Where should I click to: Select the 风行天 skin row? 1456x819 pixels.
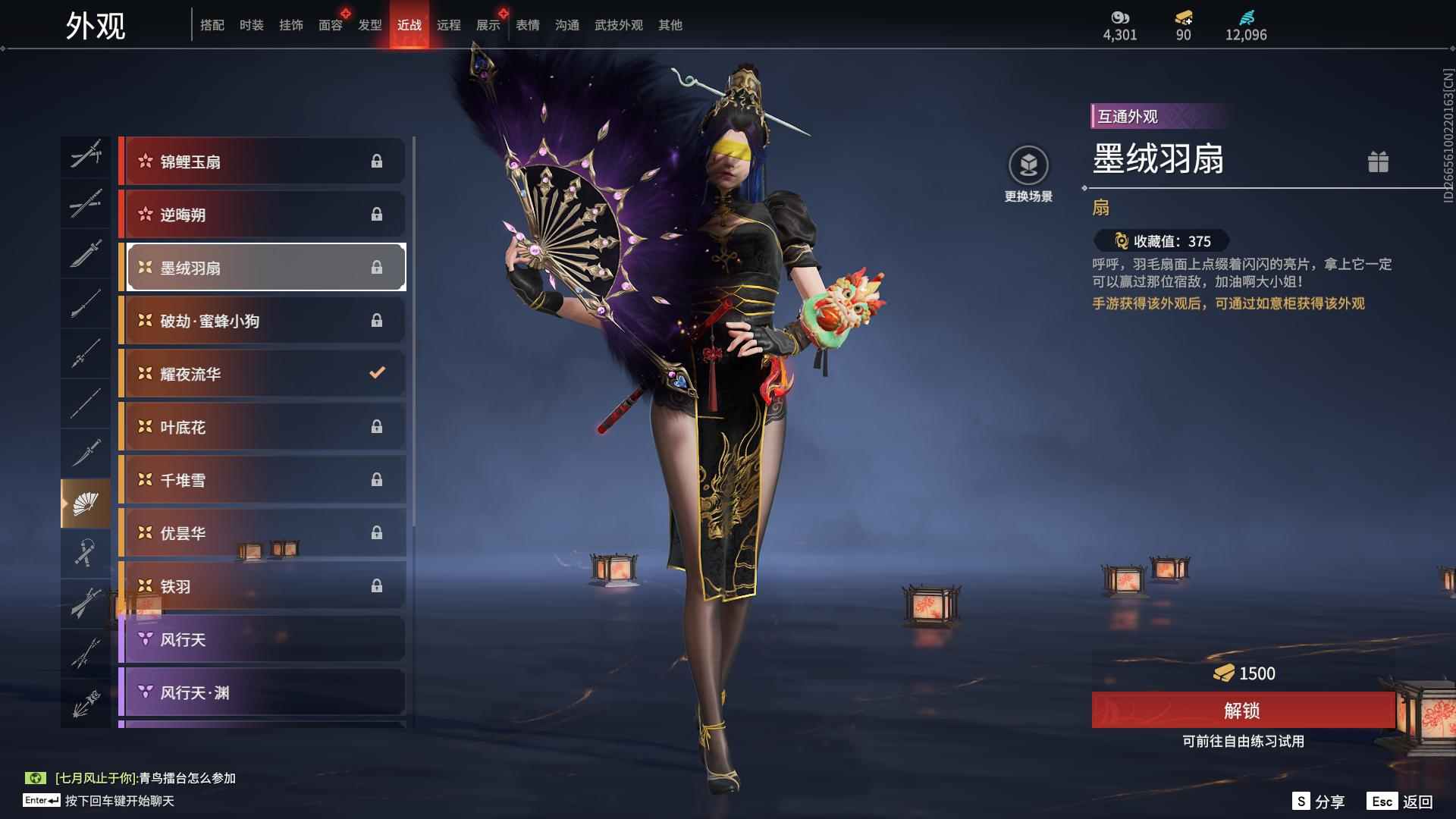tap(262, 639)
